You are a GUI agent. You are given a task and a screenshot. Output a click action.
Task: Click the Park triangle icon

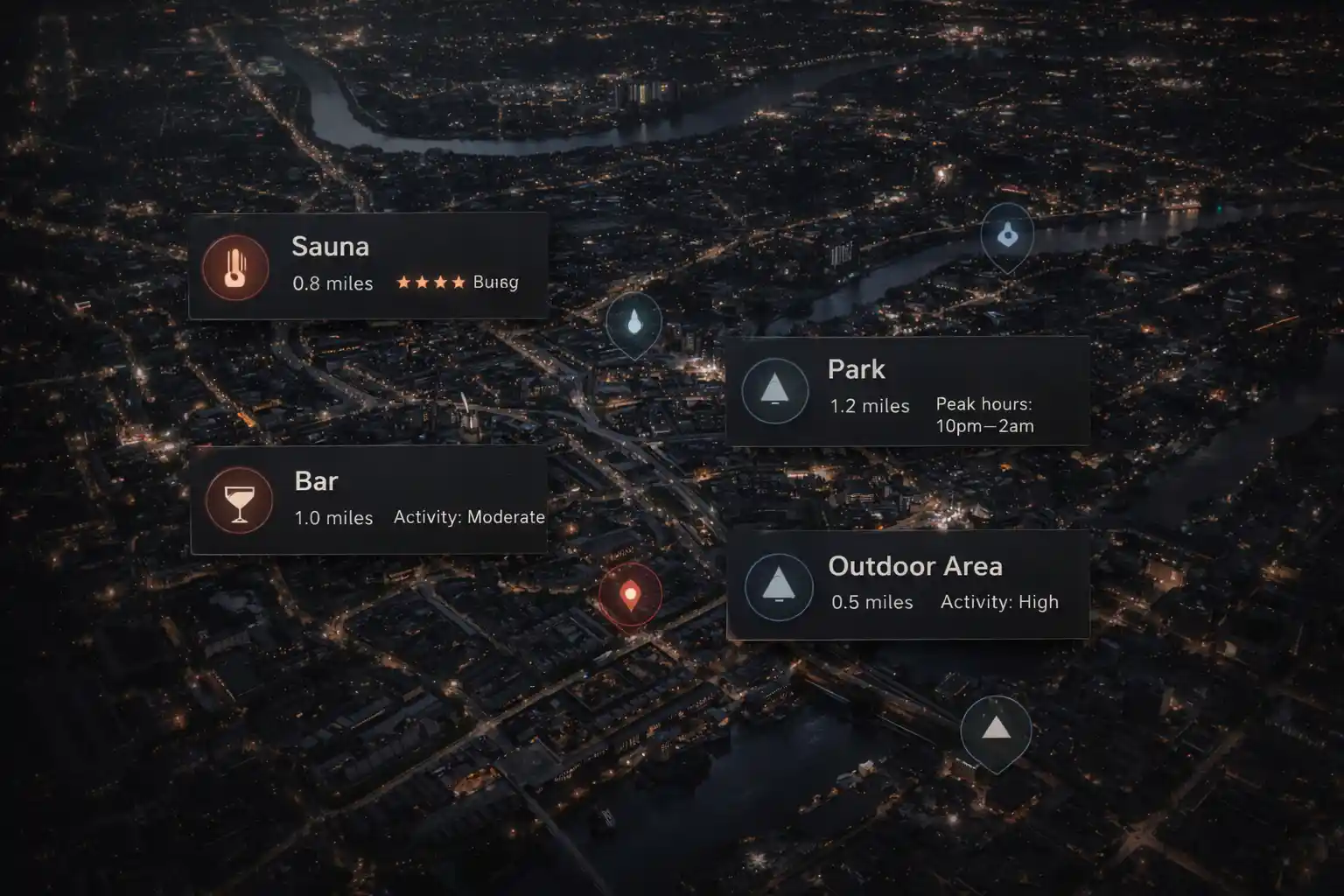click(x=774, y=390)
